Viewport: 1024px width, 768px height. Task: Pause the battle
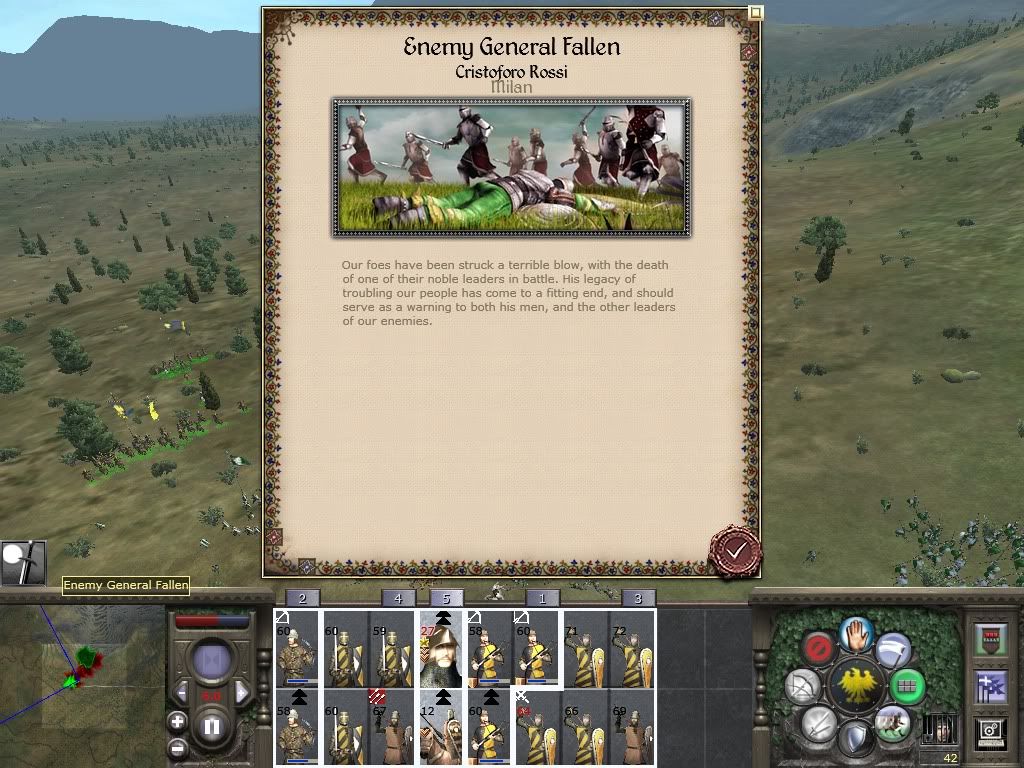pos(212,727)
